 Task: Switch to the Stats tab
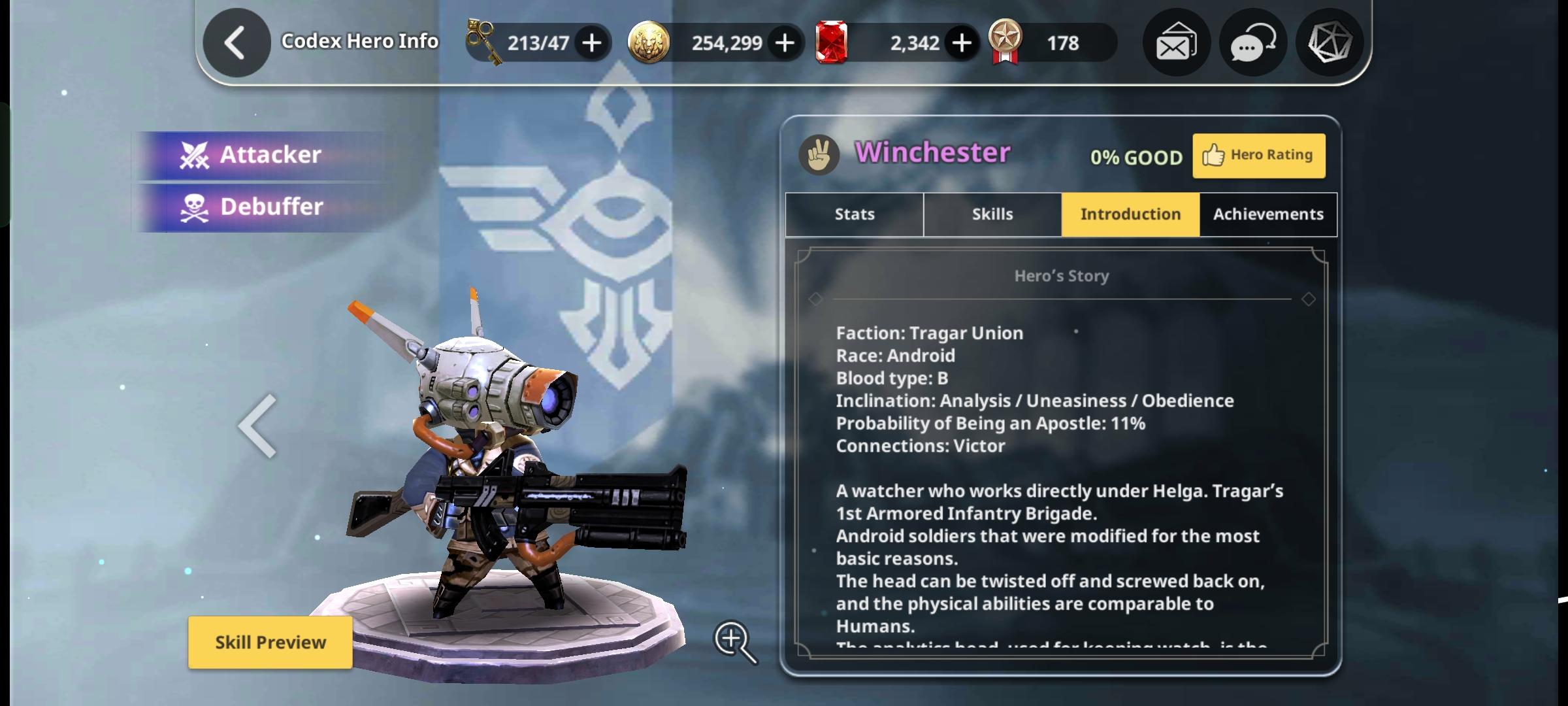click(x=855, y=214)
